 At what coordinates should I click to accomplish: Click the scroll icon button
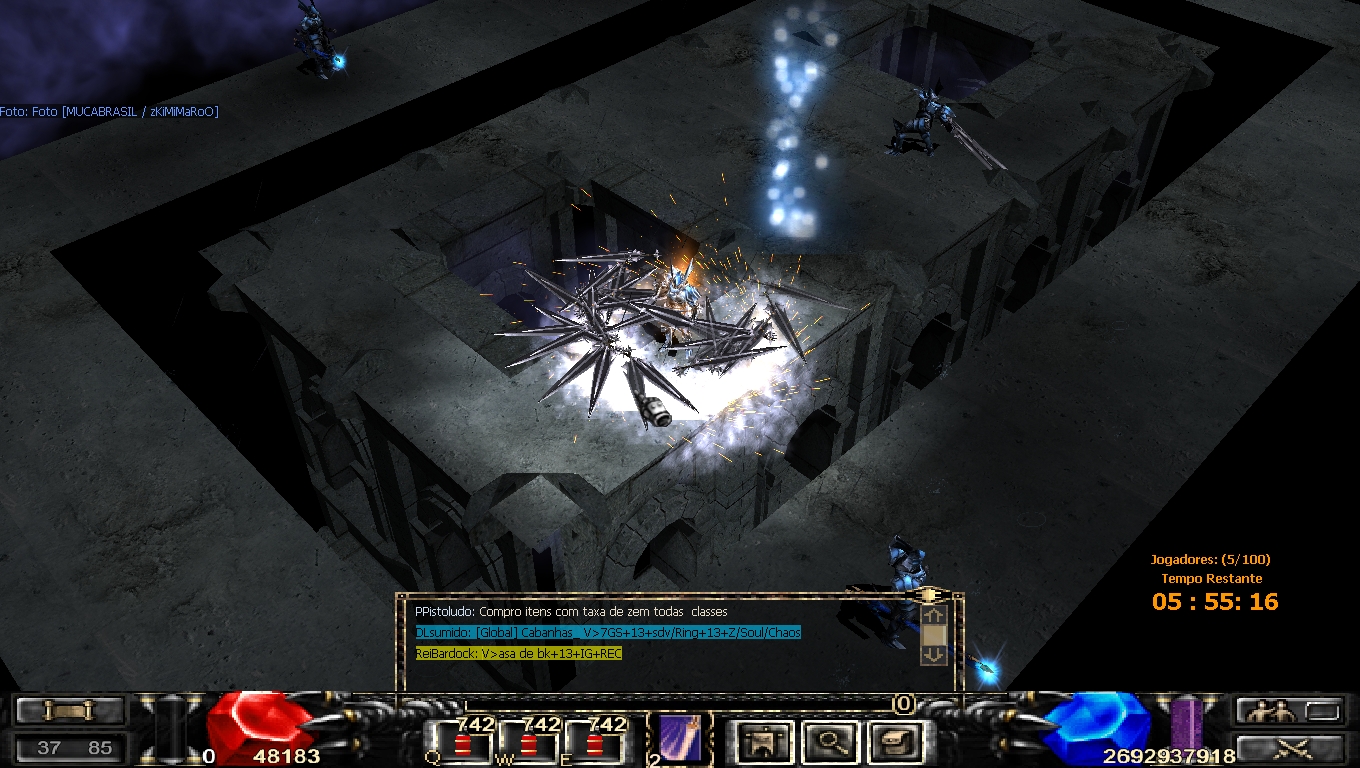tap(70, 711)
